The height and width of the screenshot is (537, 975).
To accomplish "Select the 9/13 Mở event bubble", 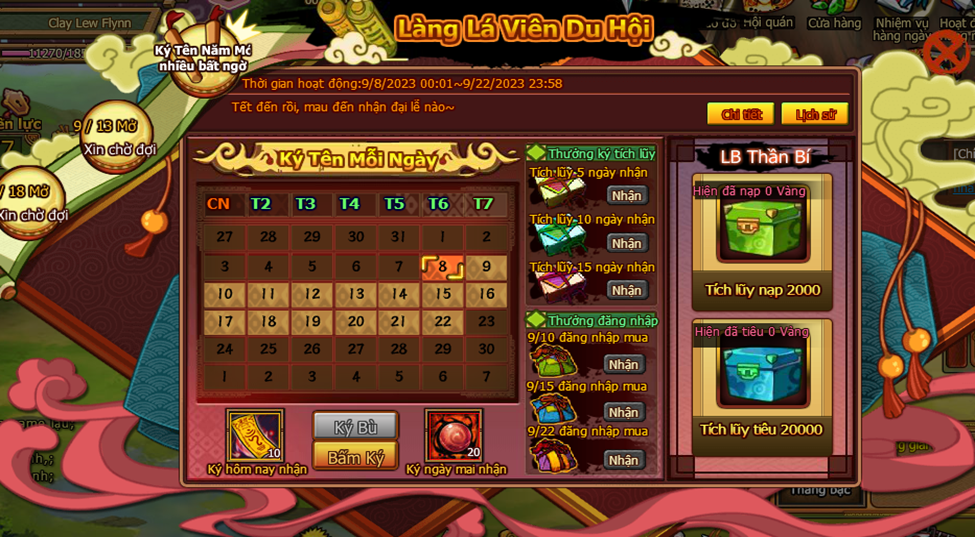I will coord(118,138).
